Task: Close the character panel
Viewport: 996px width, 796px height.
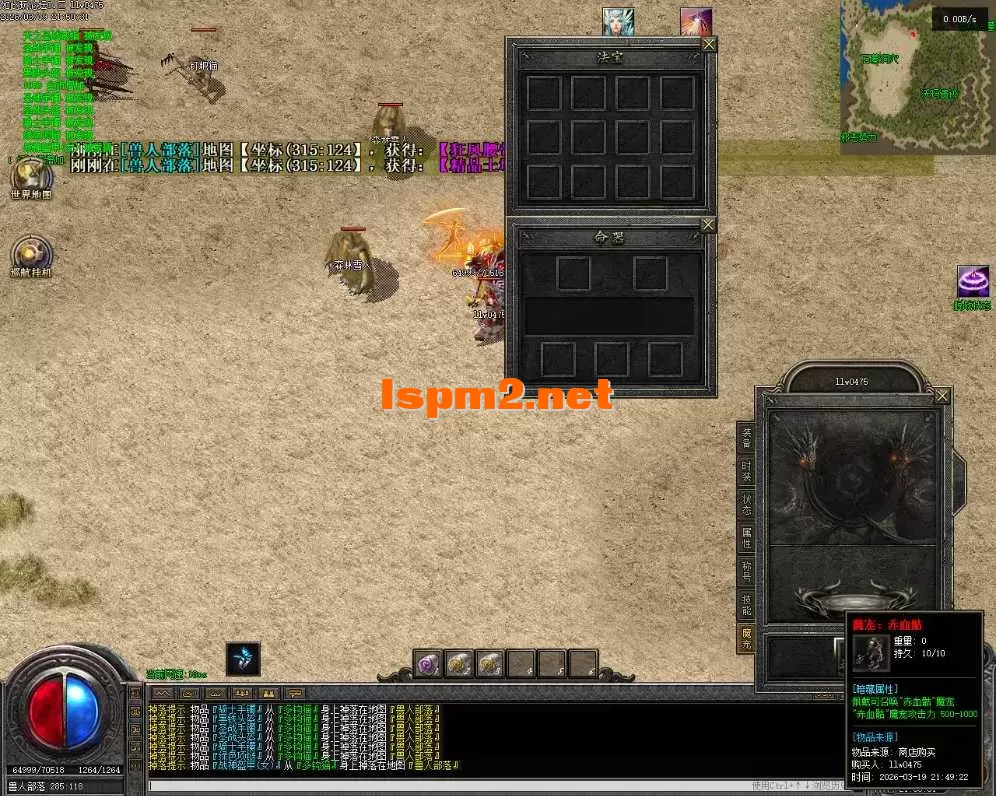Action: coord(942,396)
